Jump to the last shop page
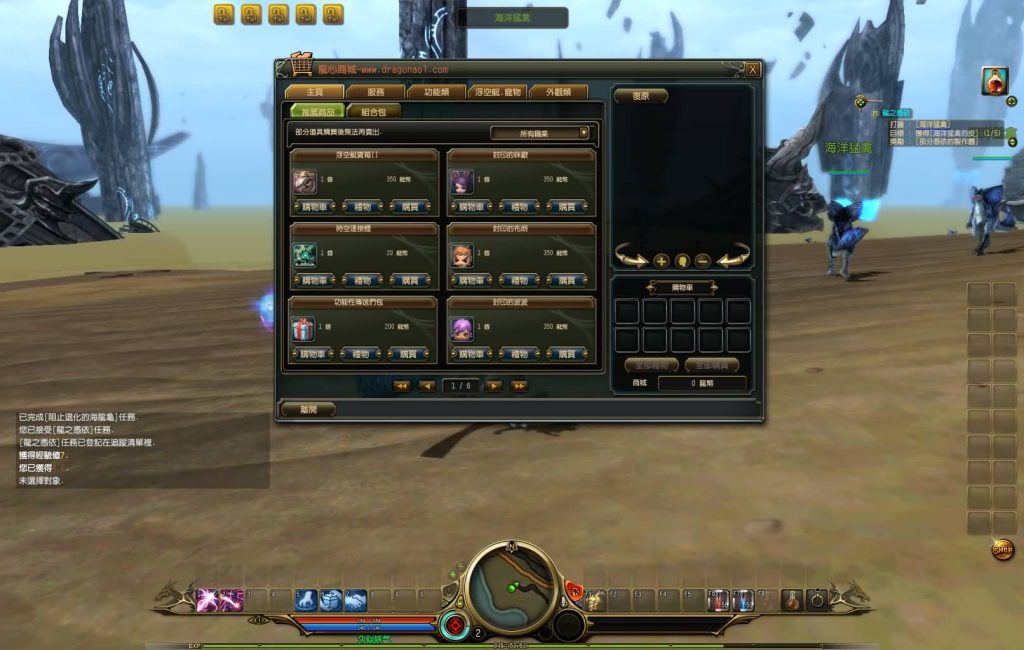The height and width of the screenshot is (650, 1024). 519,386
